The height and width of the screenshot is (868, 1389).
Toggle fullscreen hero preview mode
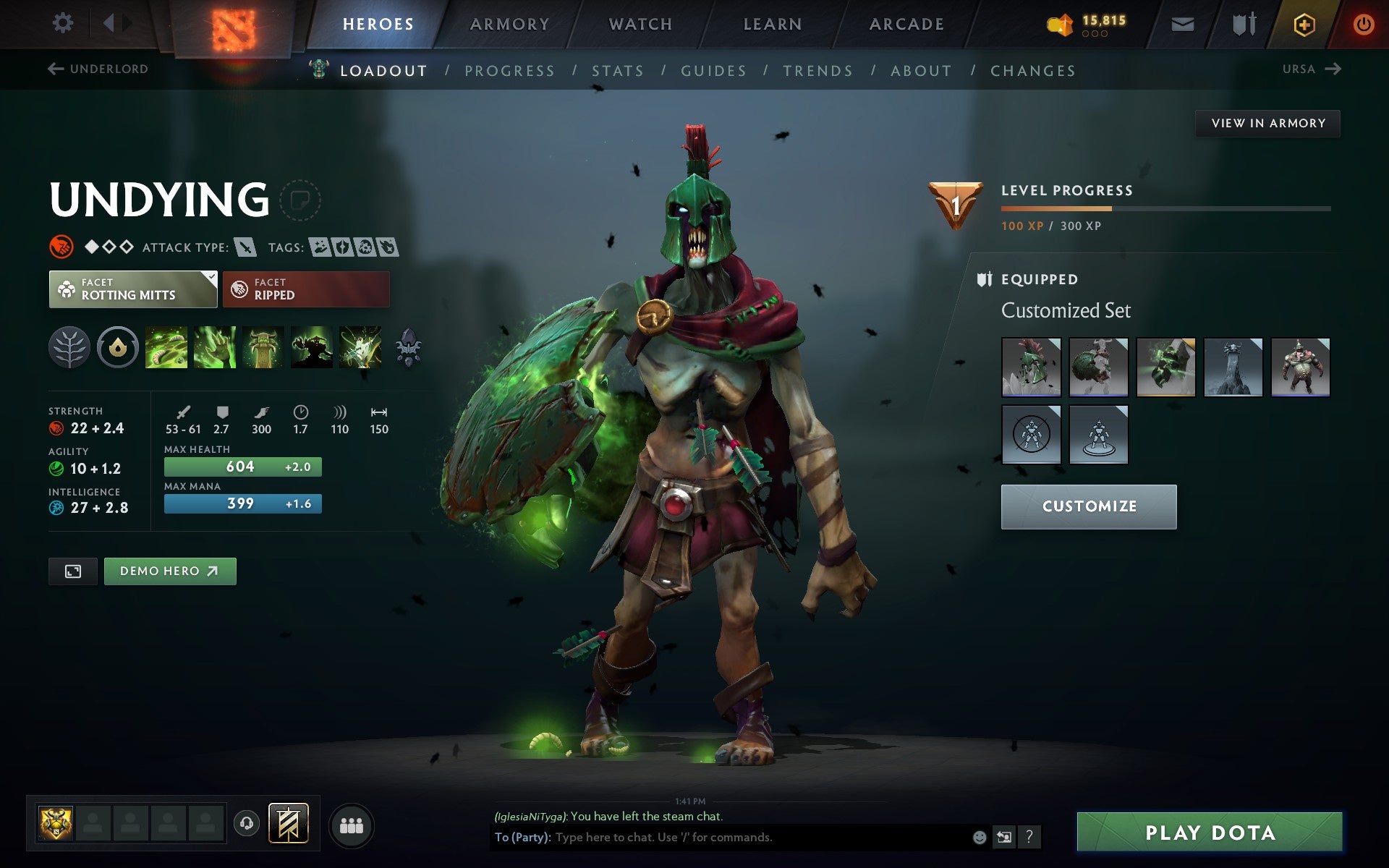click(x=73, y=571)
